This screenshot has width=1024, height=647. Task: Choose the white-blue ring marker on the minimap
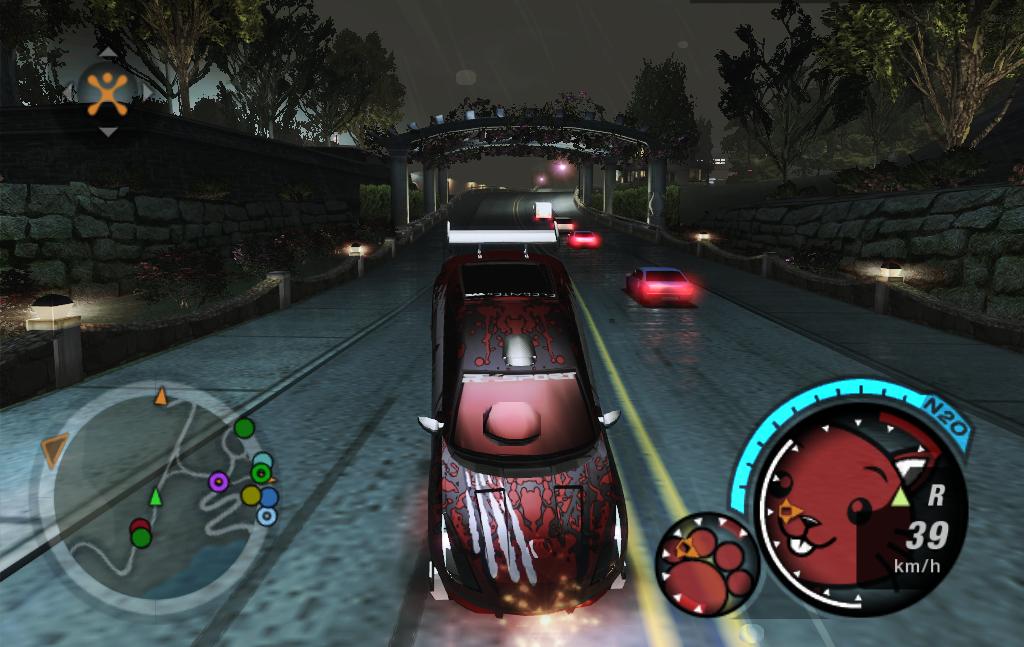266,516
